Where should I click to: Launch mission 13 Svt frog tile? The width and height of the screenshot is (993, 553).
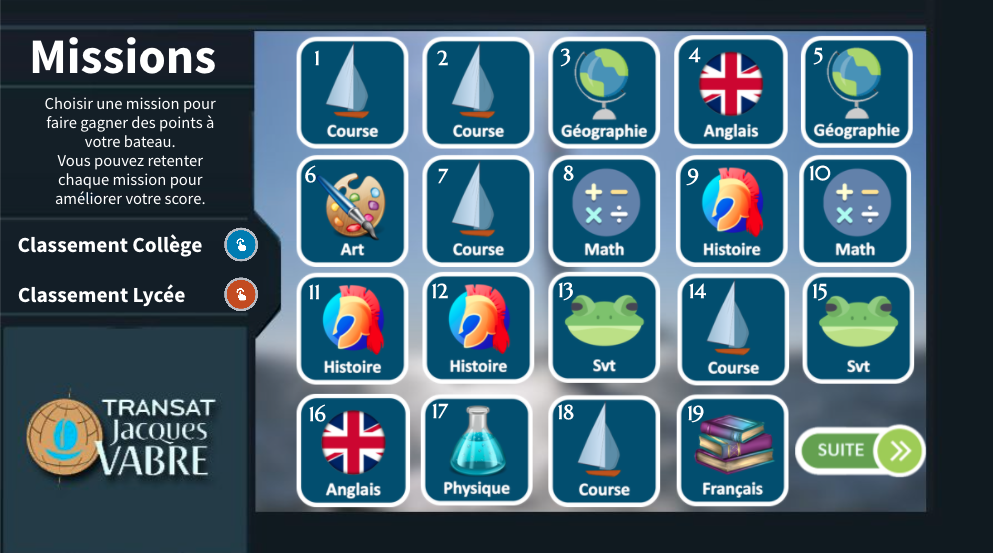tap(604, 329)
